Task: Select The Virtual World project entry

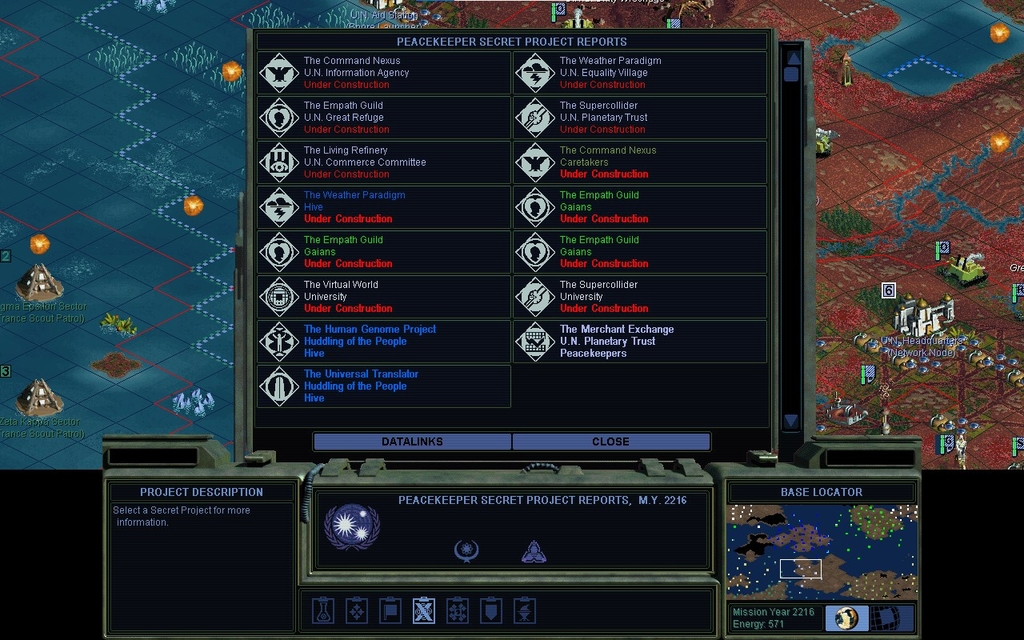Action: point(384,297)
